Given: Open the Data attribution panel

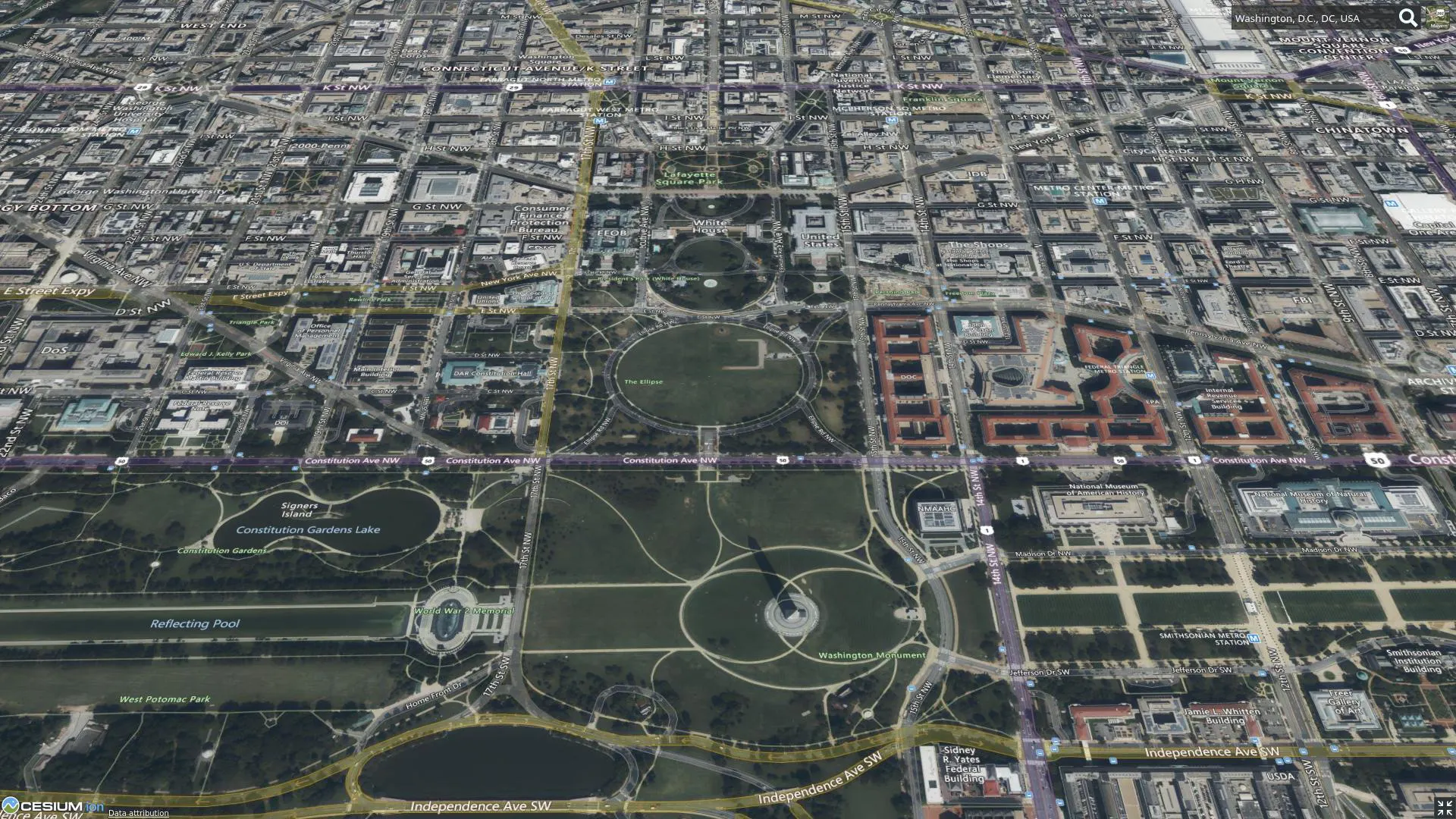Looking at the screenshot, I should coord(138,813).
